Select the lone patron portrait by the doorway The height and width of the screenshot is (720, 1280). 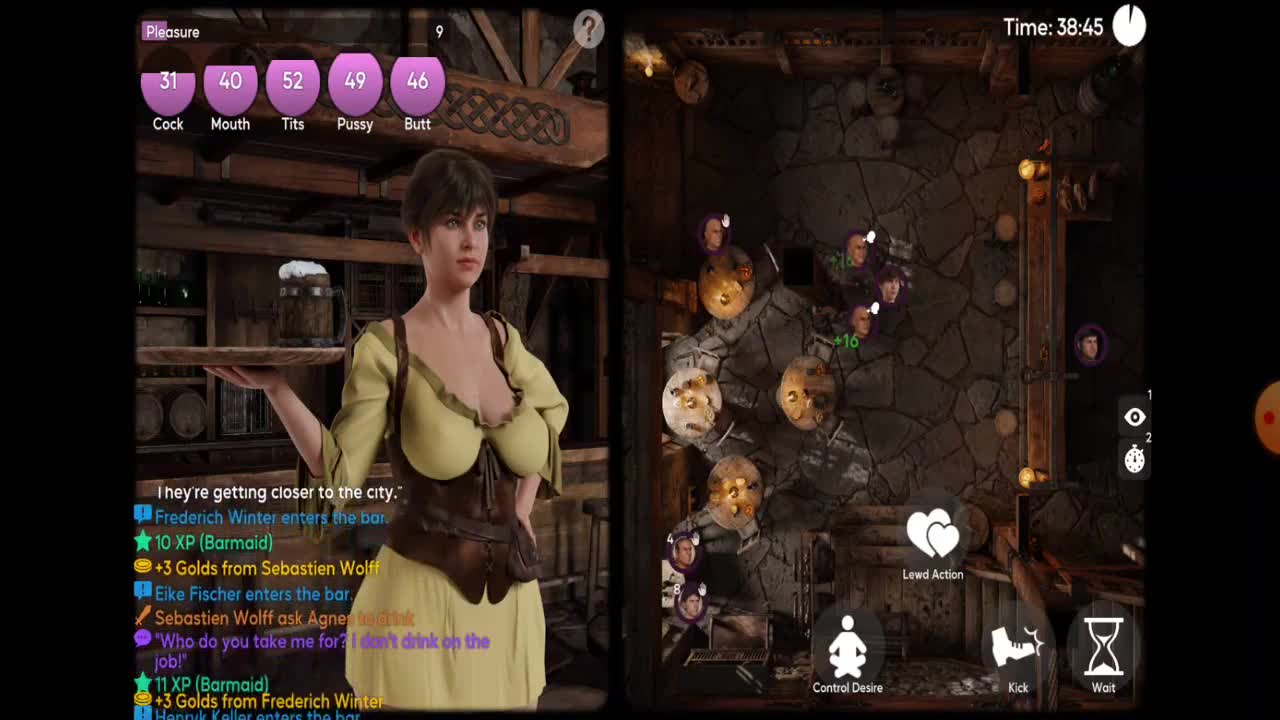point(1089,345)
